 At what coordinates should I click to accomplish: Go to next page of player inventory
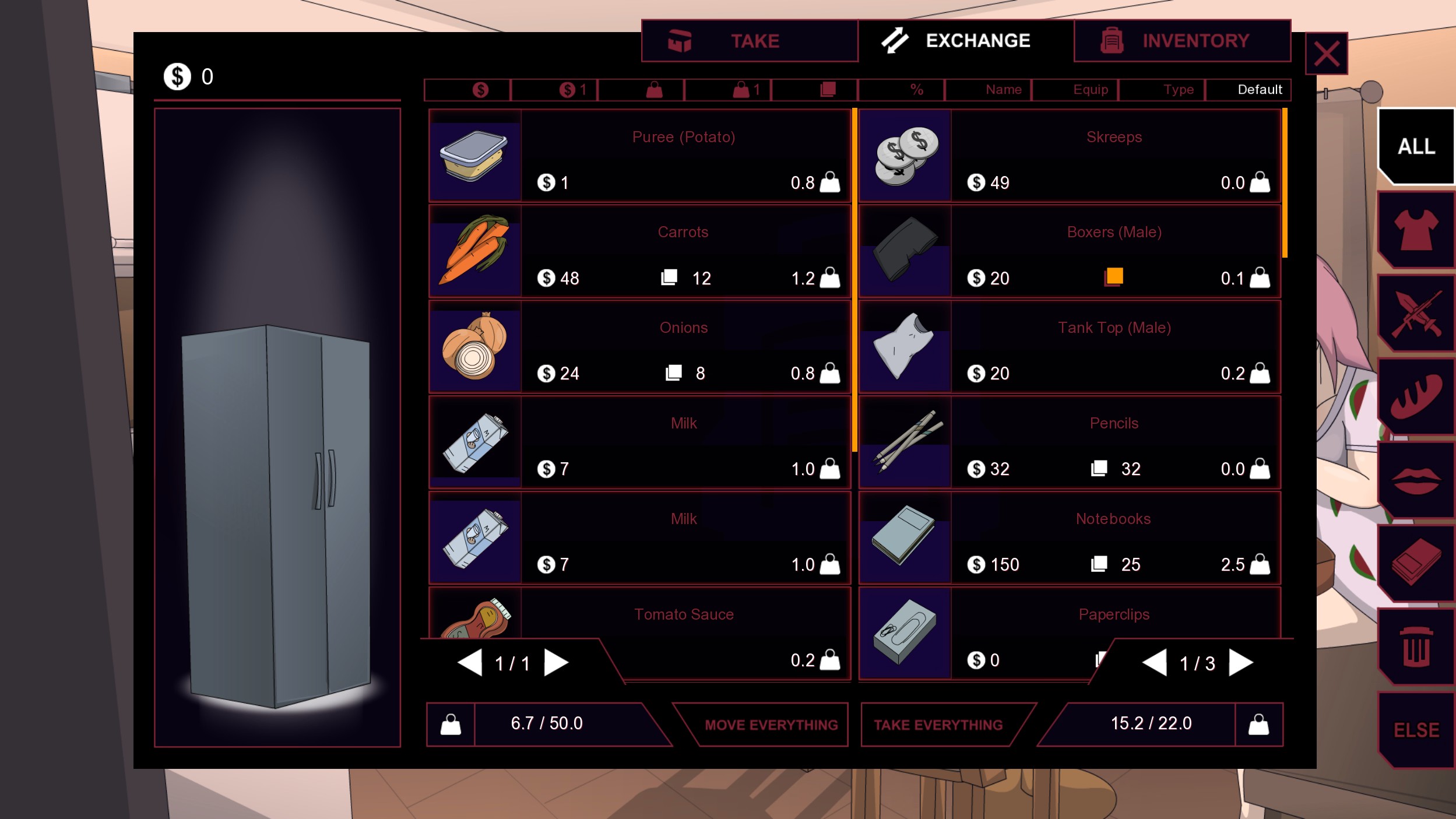(1240, 663)
